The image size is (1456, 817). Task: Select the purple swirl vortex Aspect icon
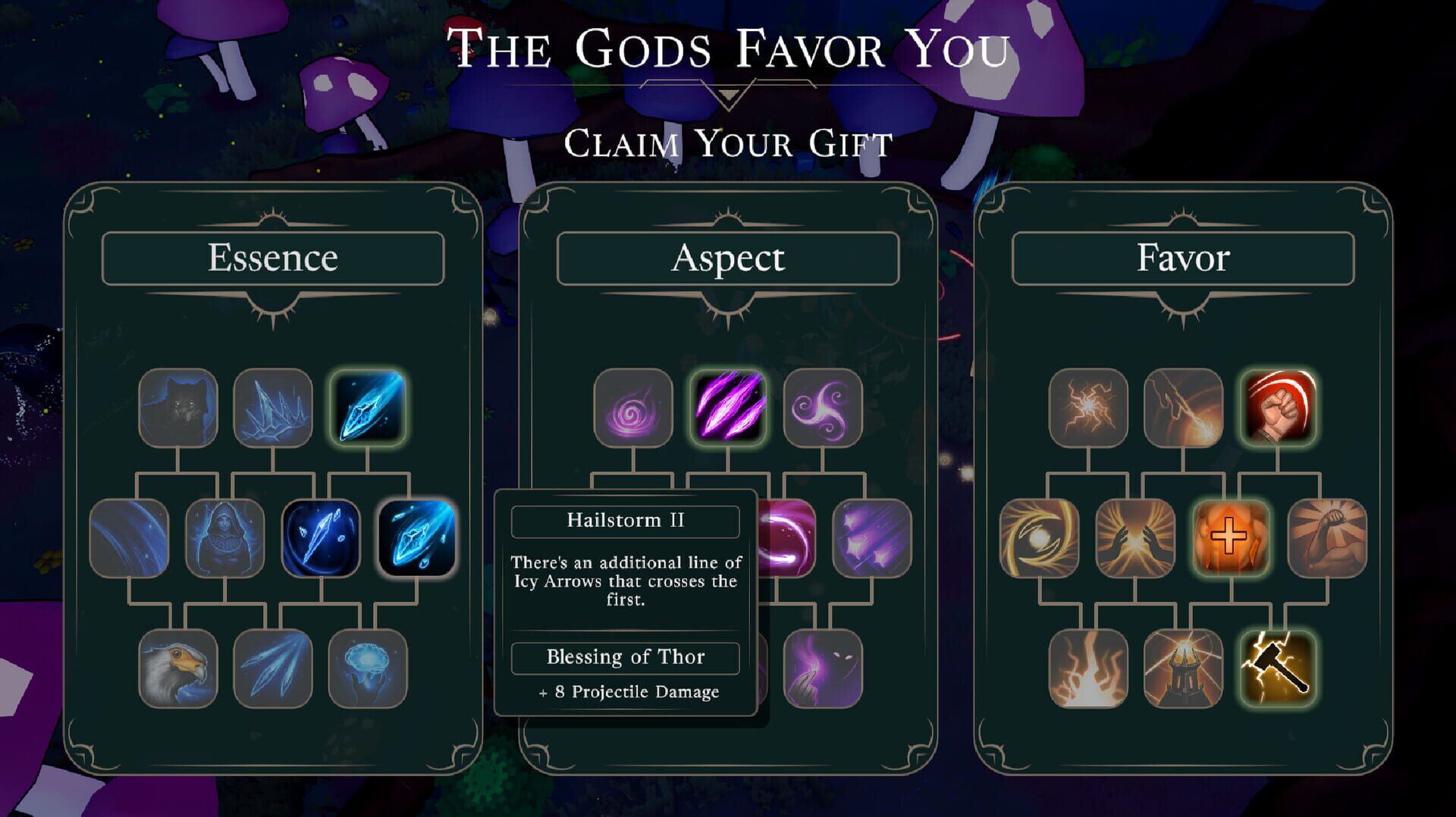[x=633, y=409]
